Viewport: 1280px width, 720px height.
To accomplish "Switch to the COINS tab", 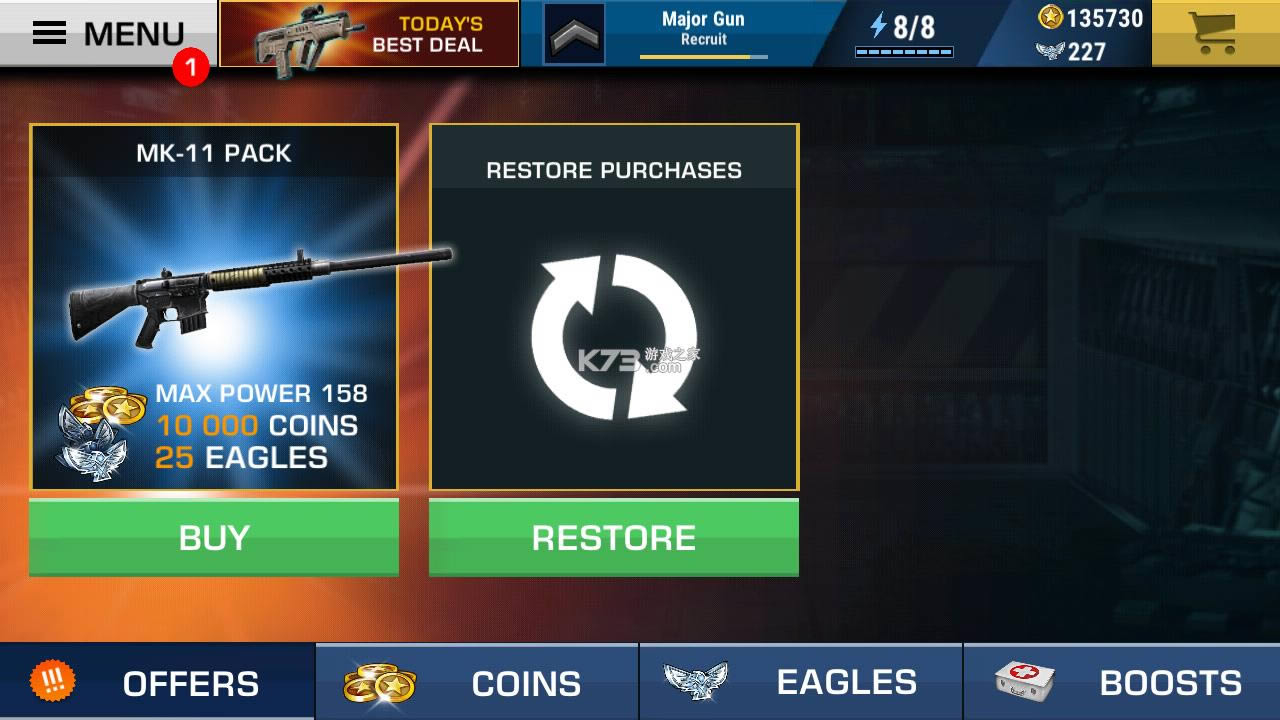I will [x=476, y=682].
